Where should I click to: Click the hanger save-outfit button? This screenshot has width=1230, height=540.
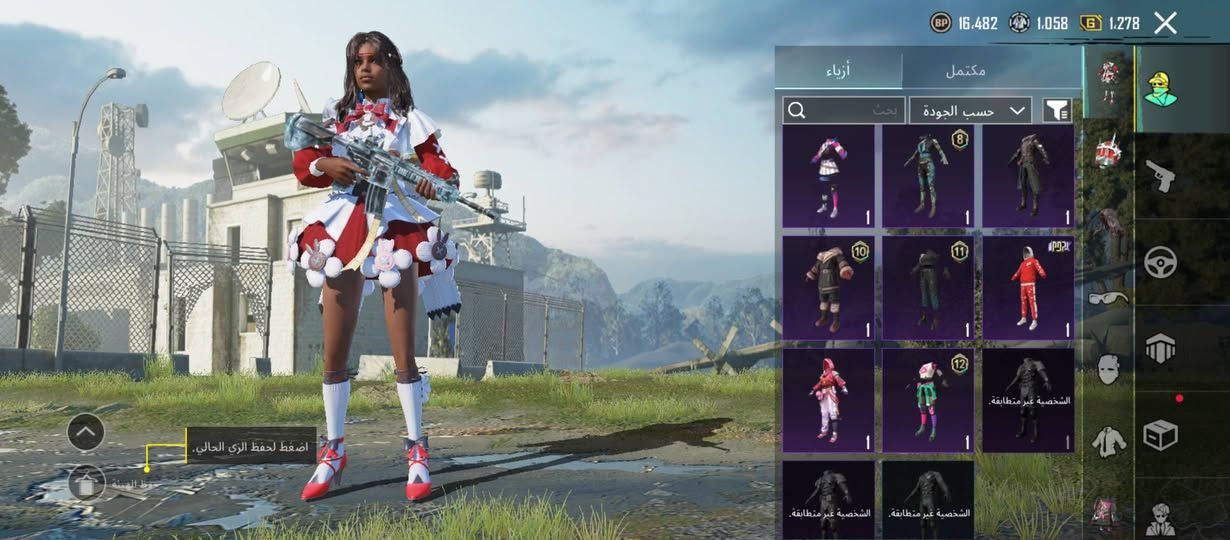click(x=87, y=483)
